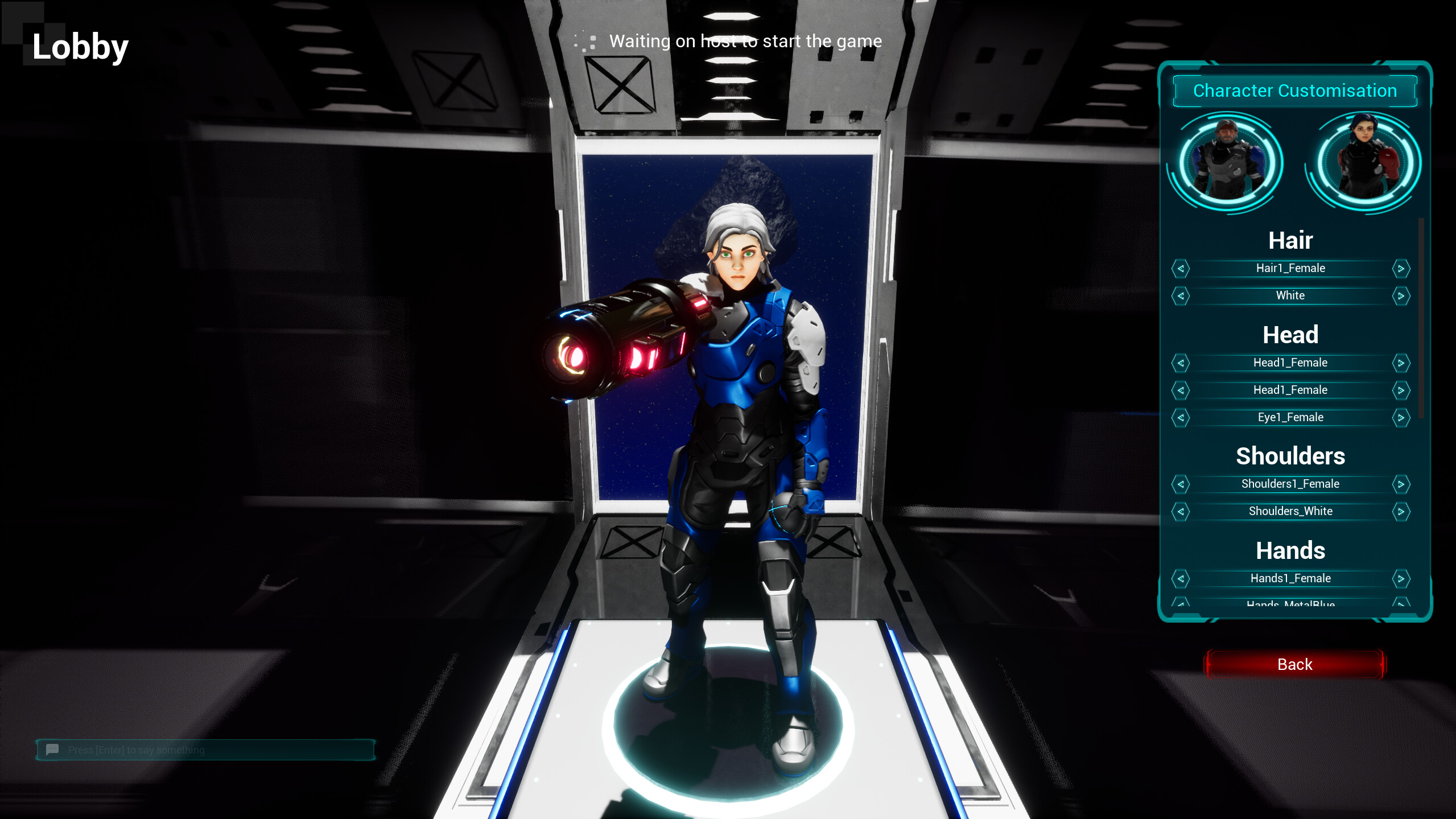The image size is (1456, 819).
Task: Cycle to the next Hands1_Female option
Action: click(x=1402, y=578)
